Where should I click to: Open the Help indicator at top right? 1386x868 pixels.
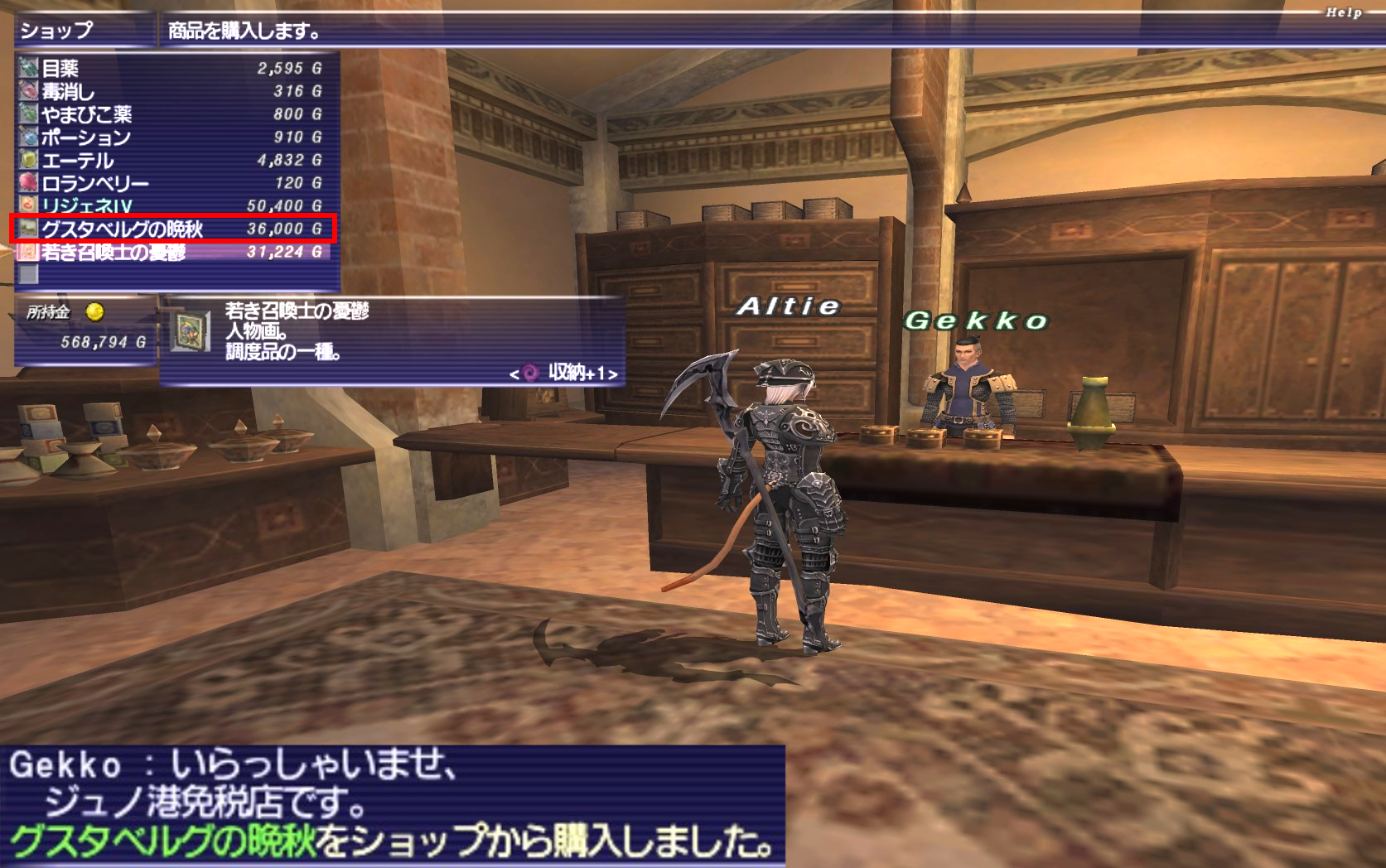(1343, 12)
